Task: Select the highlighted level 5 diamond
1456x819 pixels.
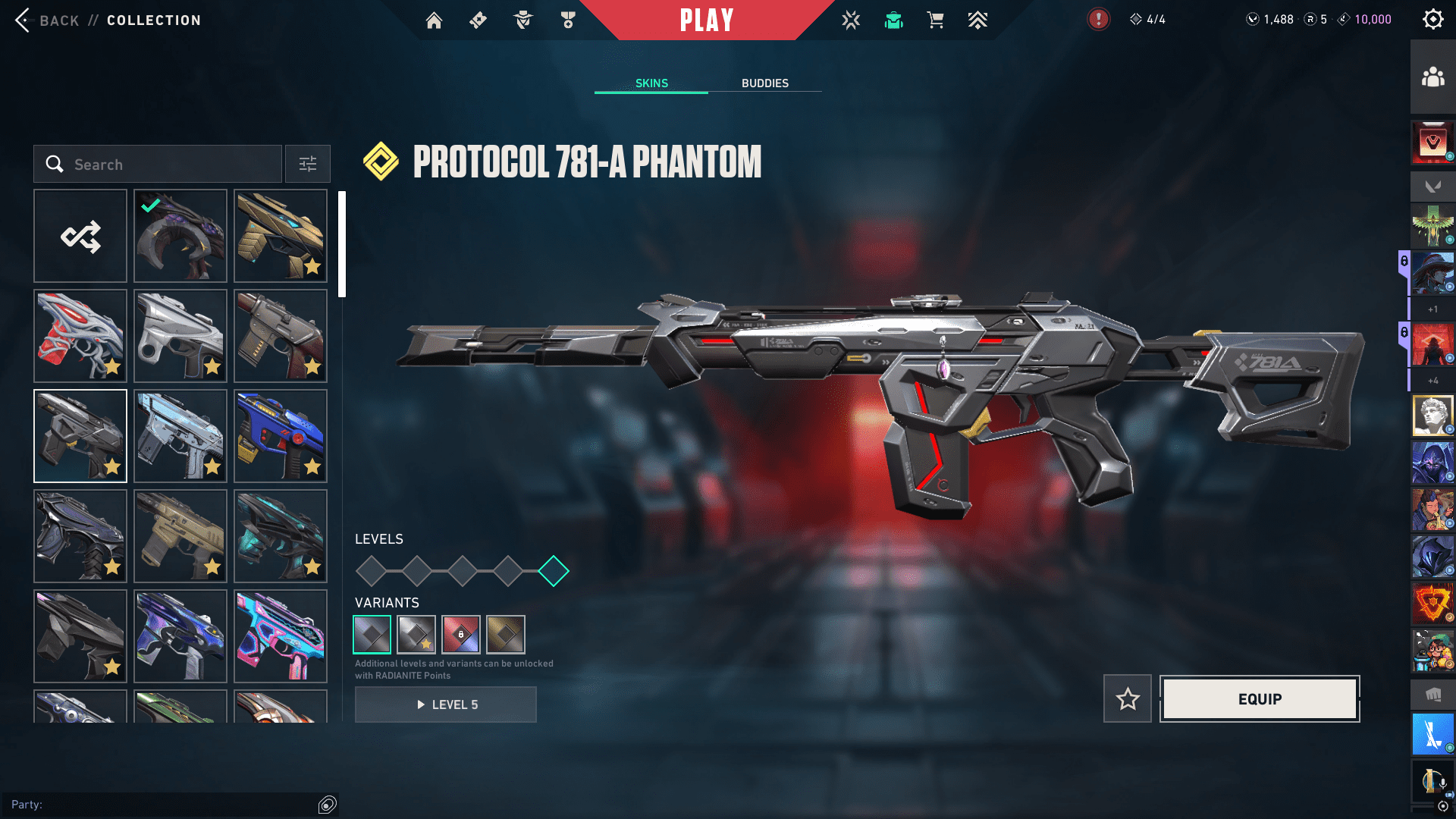Action: [x=554, y=571]
